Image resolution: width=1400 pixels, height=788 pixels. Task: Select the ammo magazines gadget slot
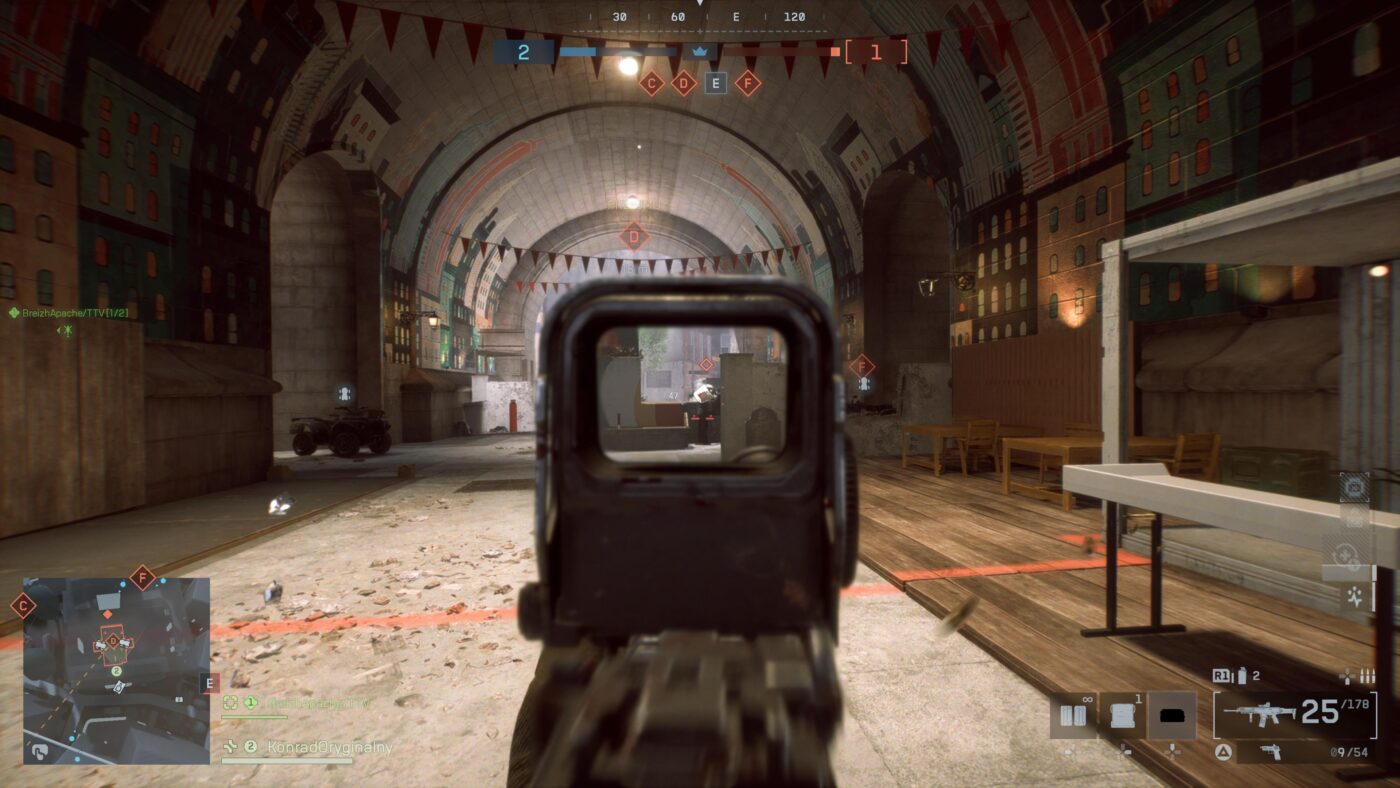click(1073, 715)
